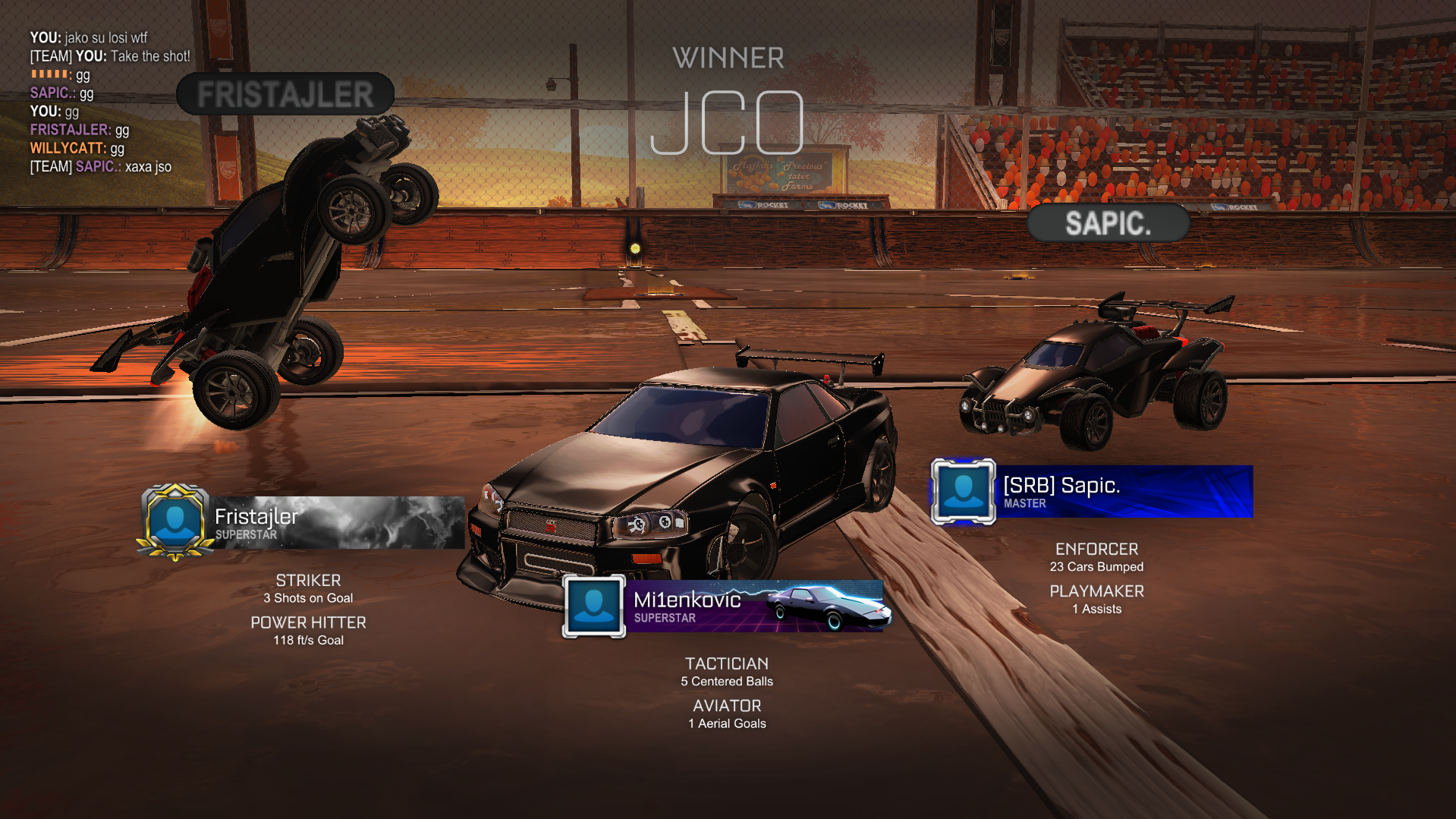Select the SAPIC. nameplate above the car
Image resolution: width=1456 pixels, height=819 pixels.
click(1108, 223)
